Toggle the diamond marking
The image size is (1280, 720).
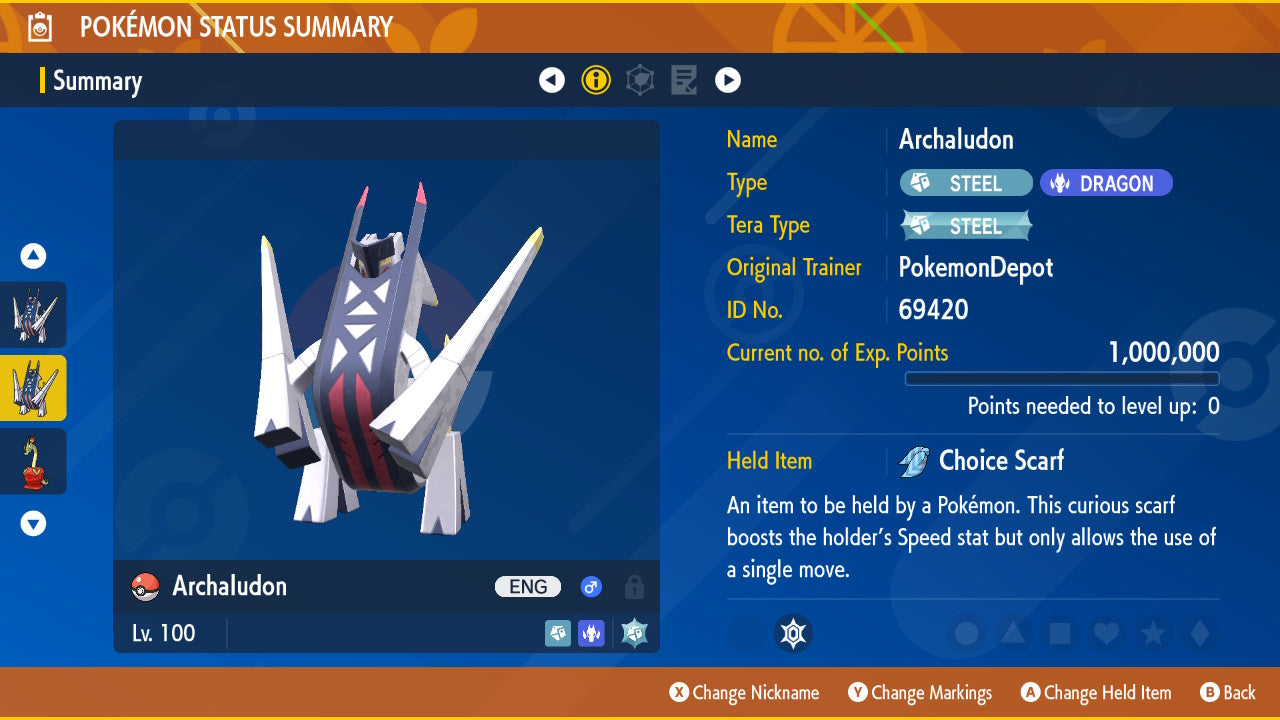tap(1198, 633)
